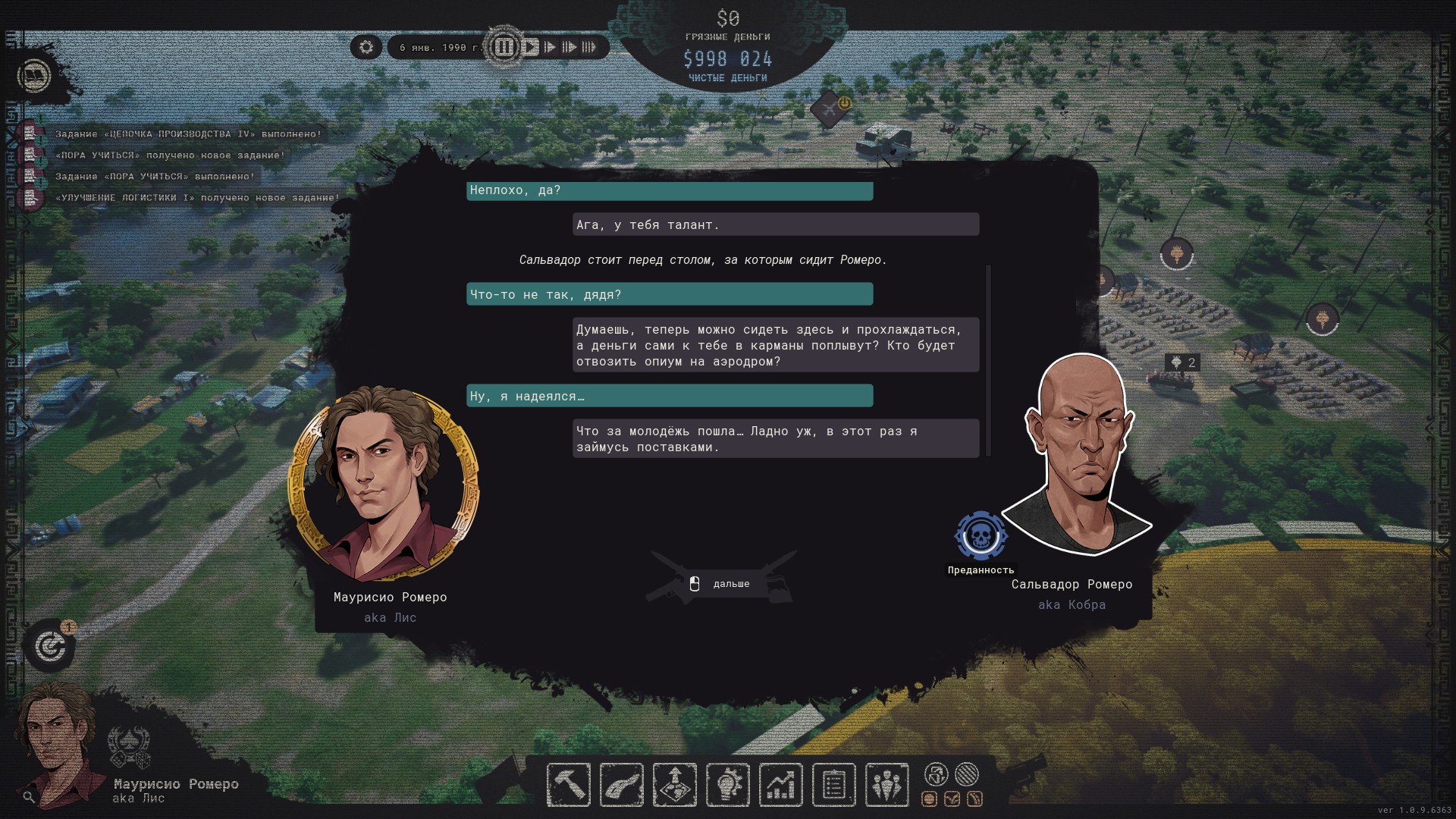This screenshot has width=1456, height=819.
Task: Open the target objectives button
Action: (x=50, y=647)
